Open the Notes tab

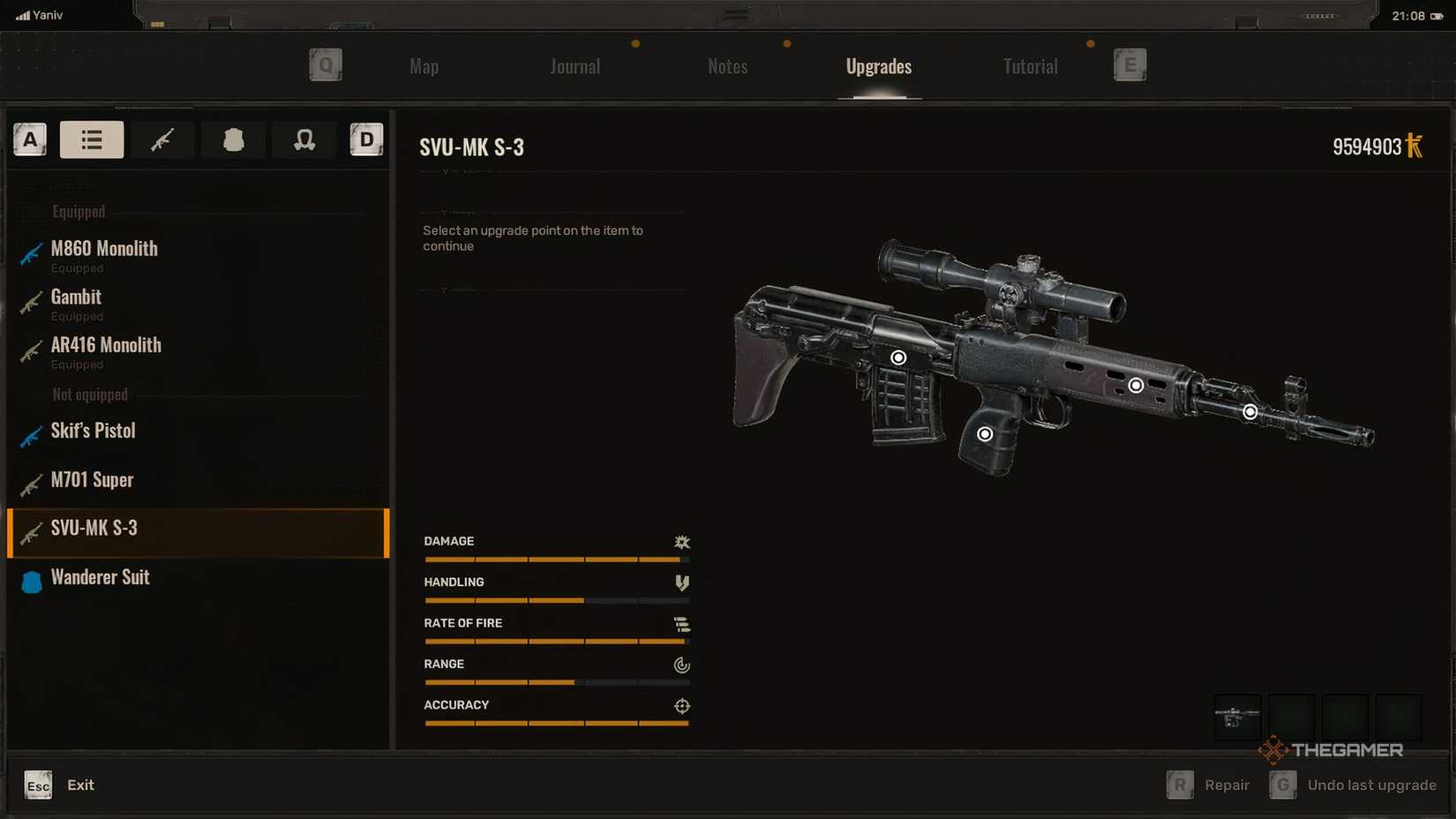tap(727, 67)
